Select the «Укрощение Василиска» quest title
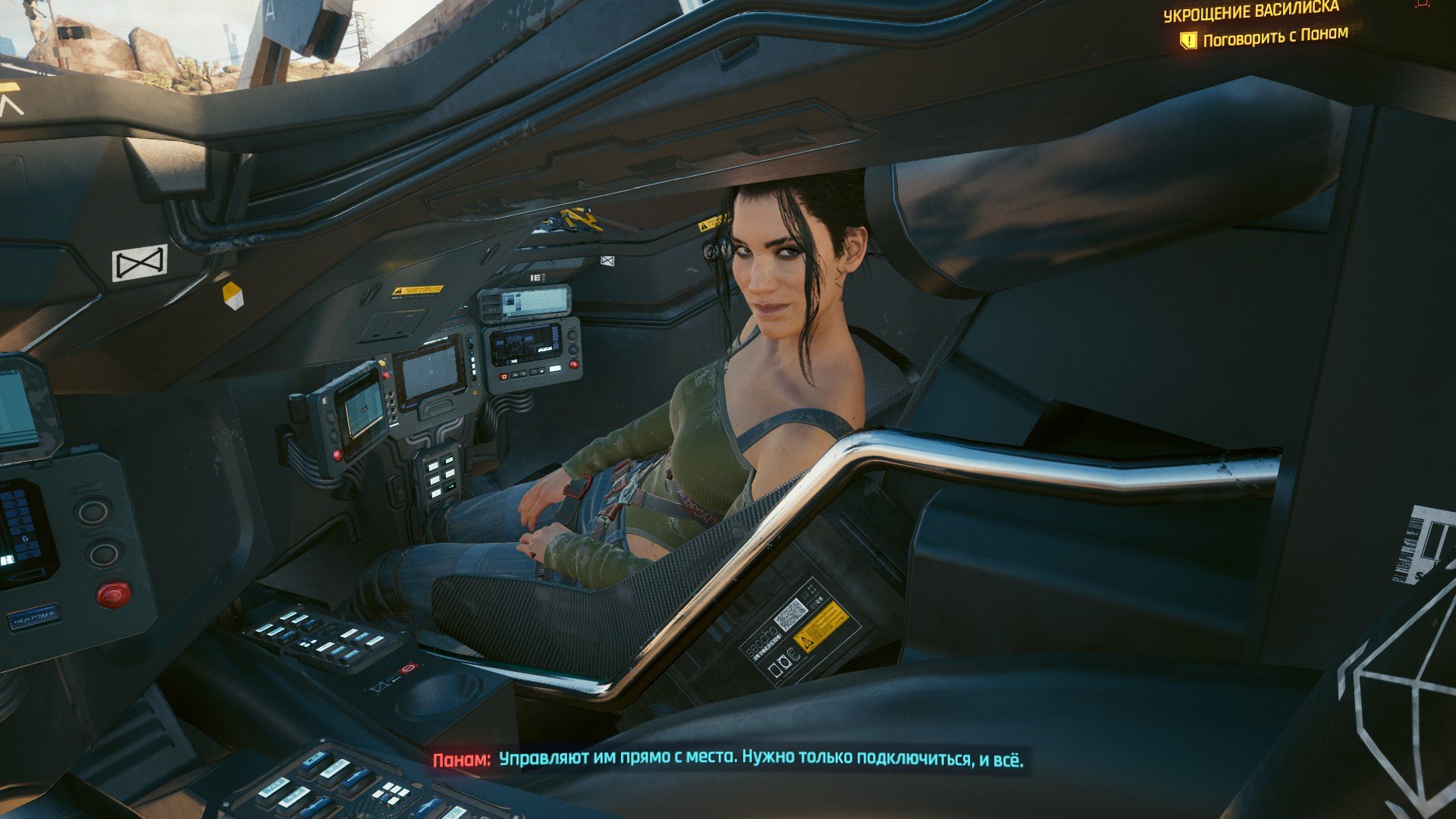The height and width of the screenshot is (819, 1456). [1252, 12]
